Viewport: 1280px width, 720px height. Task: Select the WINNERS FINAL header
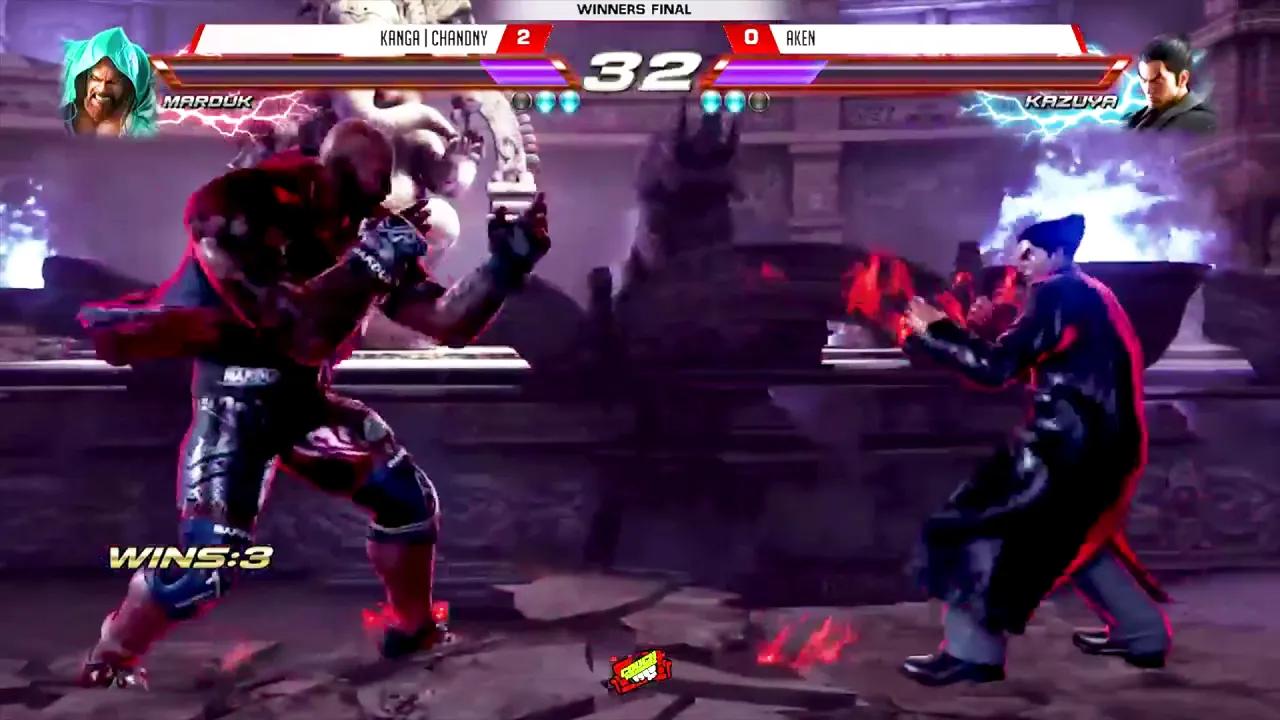pyautogui.click(x=634, y=10)
